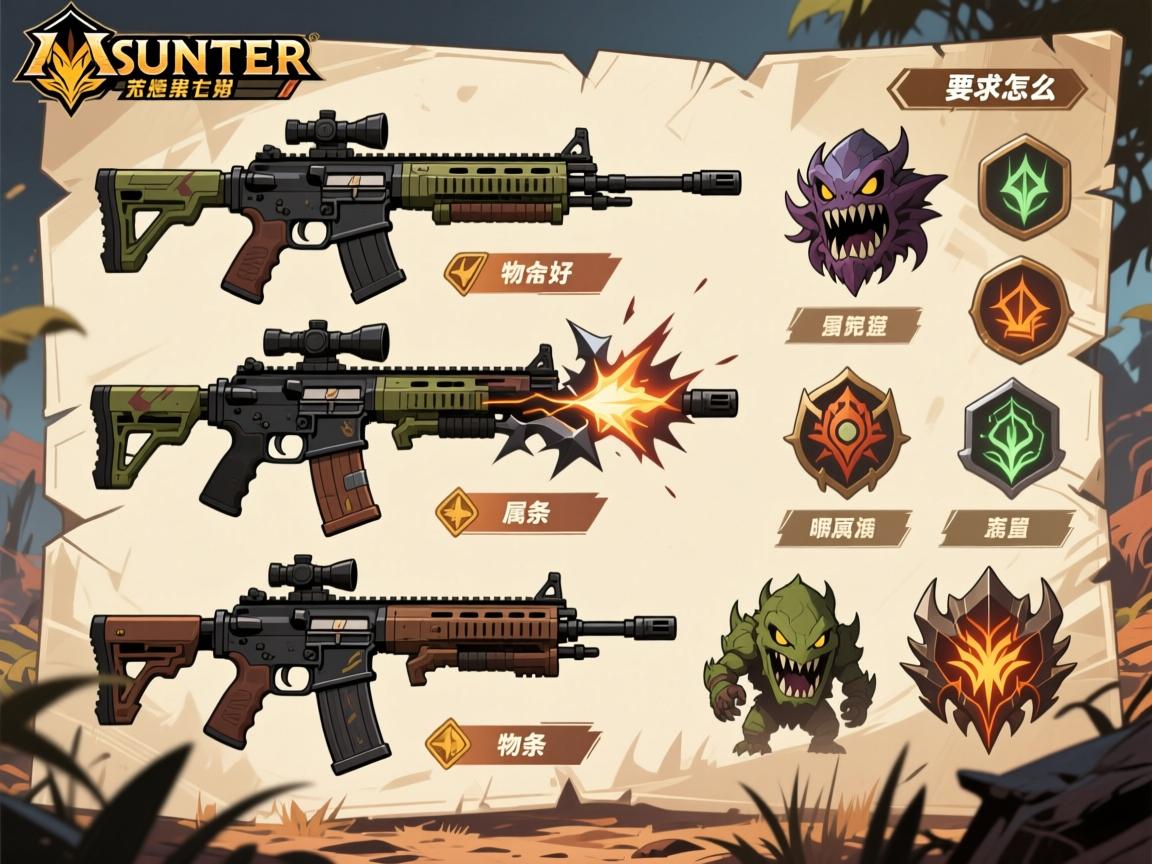The height and width of the screenshot is (864, 1152).
Task: Select the green goblin monster icon
Action: coord(789,667)
